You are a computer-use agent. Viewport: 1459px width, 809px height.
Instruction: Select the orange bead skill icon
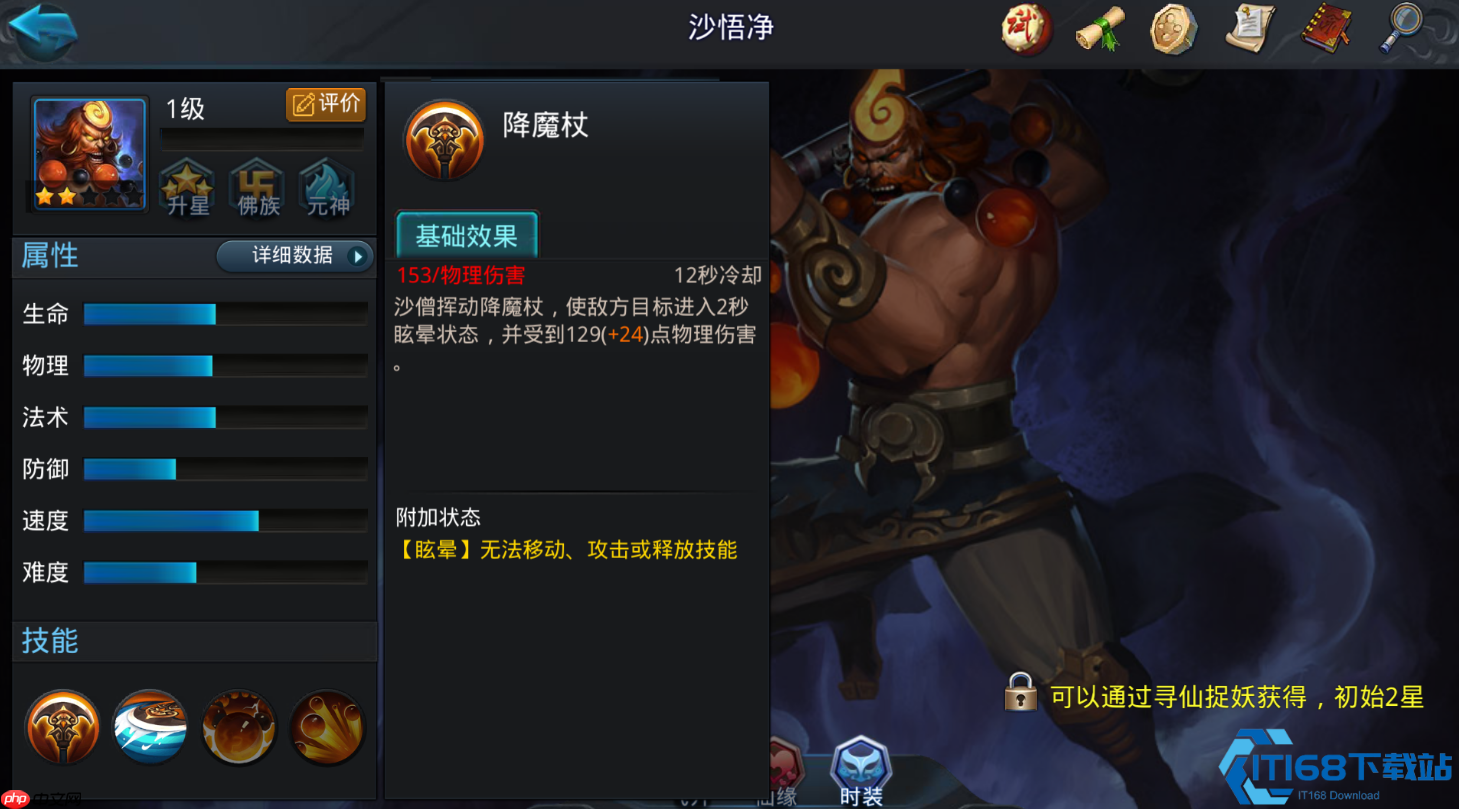tap(238, 727)
